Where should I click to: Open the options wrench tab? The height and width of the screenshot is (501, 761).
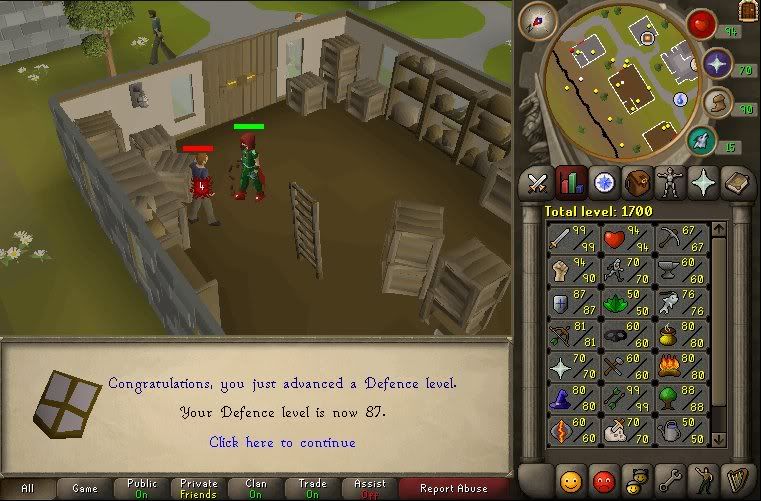click(667, 478)
